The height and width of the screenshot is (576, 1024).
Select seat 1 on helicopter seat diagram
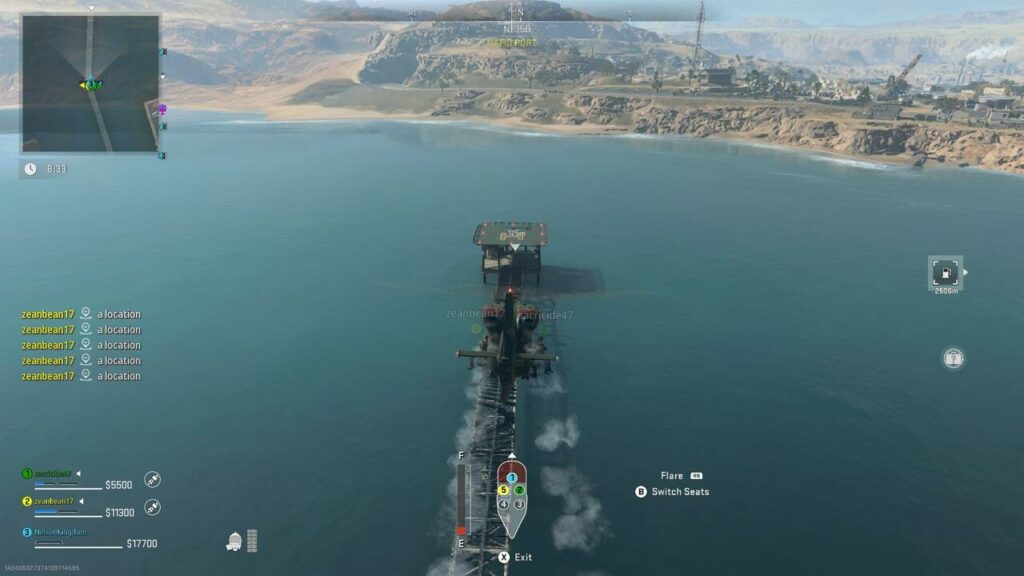[x=511, y=477]
